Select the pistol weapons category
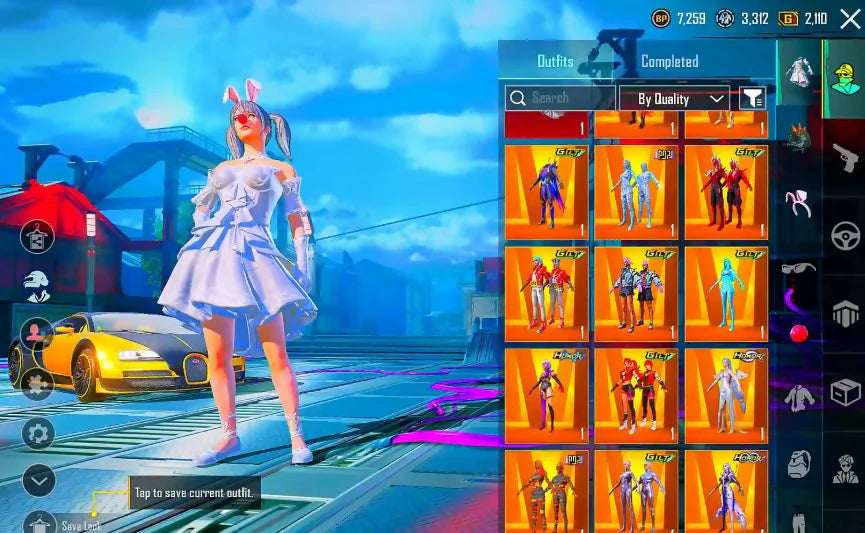The image size is (865, 533). coord(845,156)
